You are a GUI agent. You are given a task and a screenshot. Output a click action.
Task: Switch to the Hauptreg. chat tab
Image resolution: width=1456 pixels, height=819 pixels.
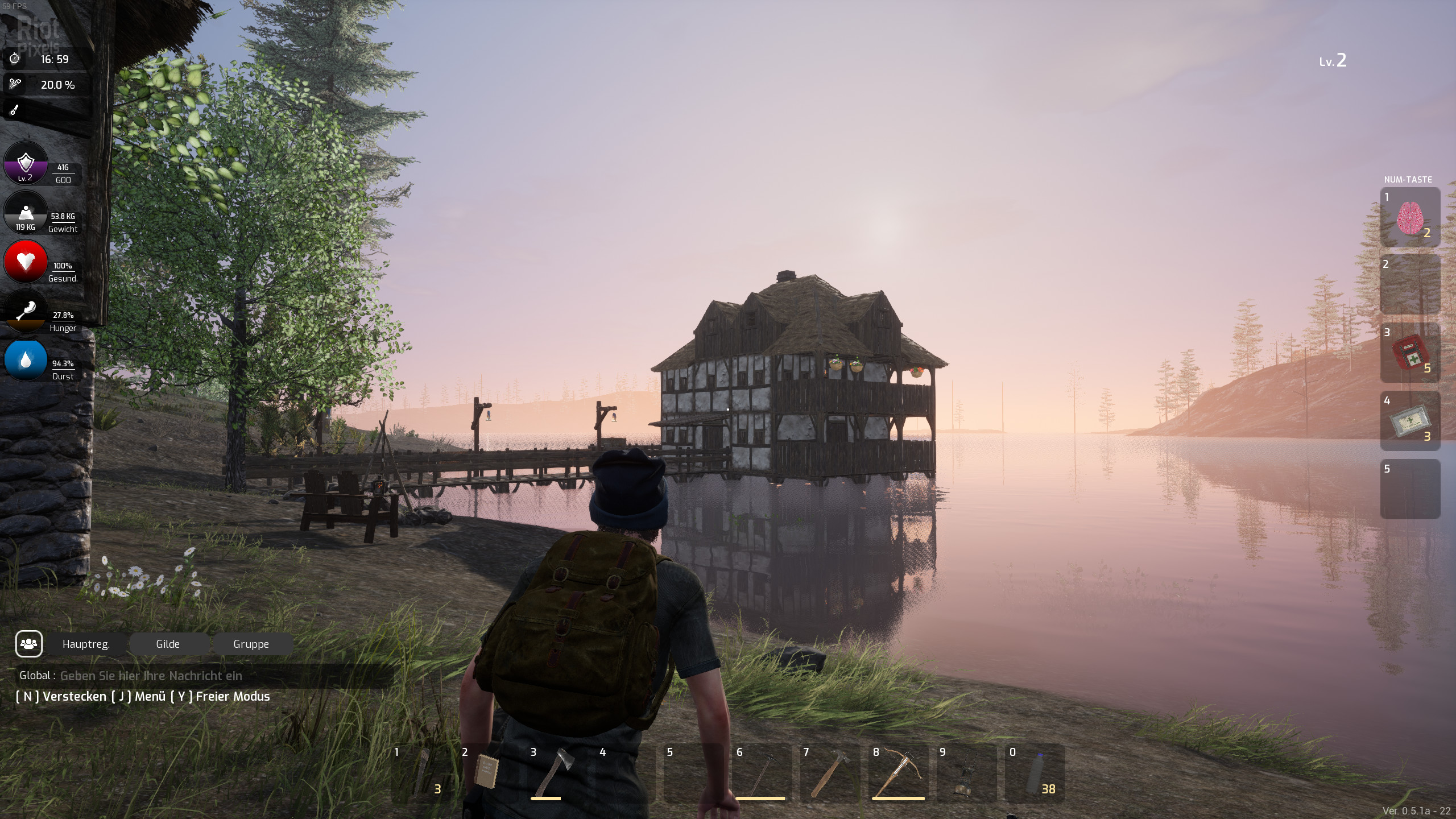click(x=86, y=644)
